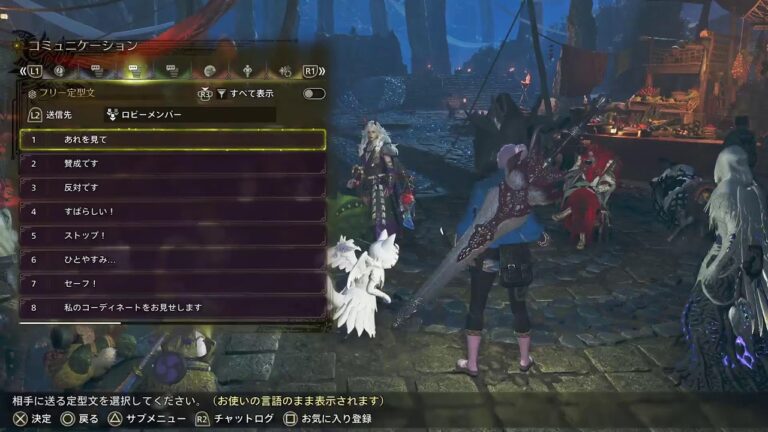Toggle the free preset phrase switch
Image resolution: width=768 pixels, height=432 pixels.
click(x=314, y=93)
